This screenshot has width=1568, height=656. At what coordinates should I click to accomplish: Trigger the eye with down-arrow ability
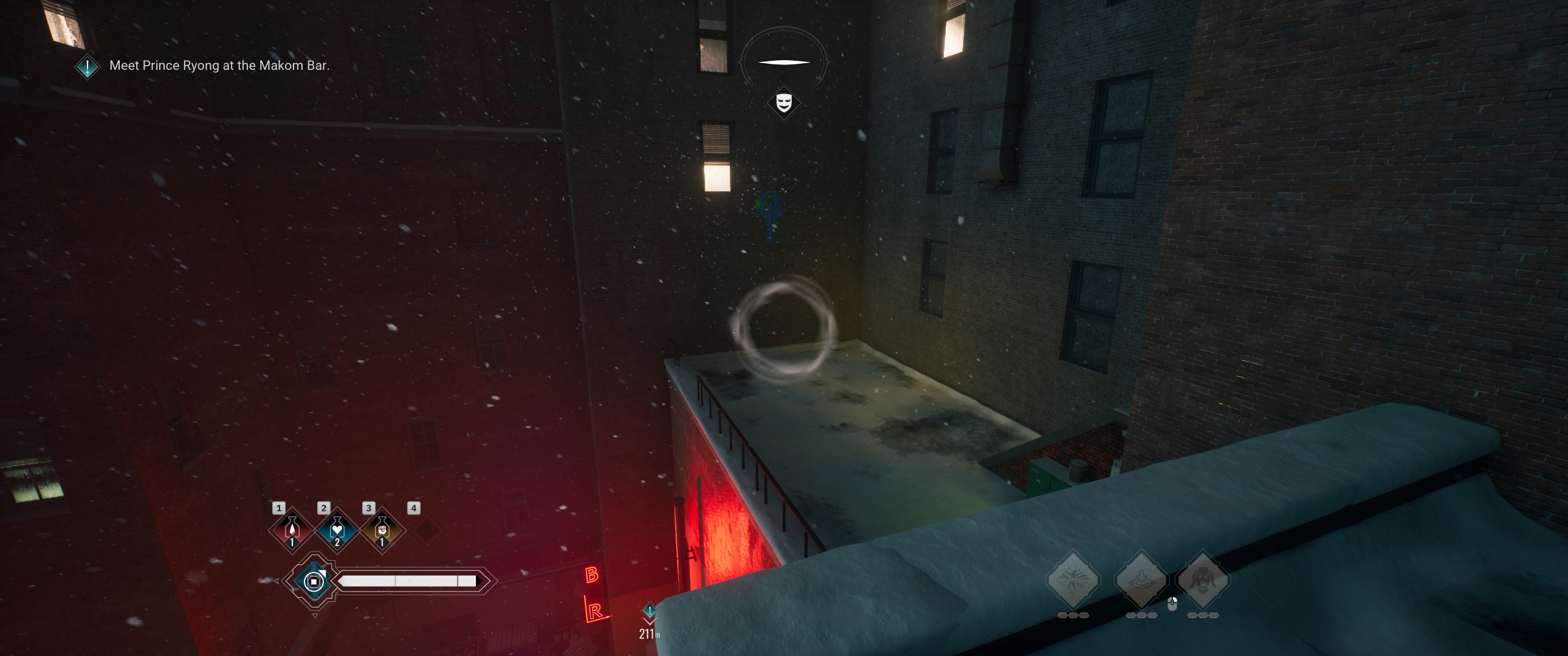coord(1141,579)
